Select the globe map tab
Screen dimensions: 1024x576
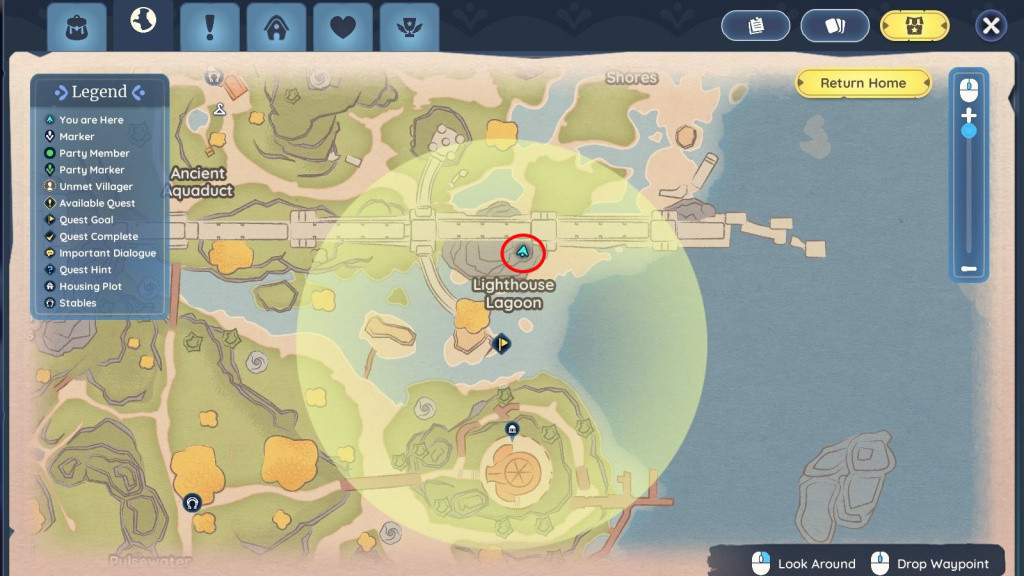[x=143, y=22]
